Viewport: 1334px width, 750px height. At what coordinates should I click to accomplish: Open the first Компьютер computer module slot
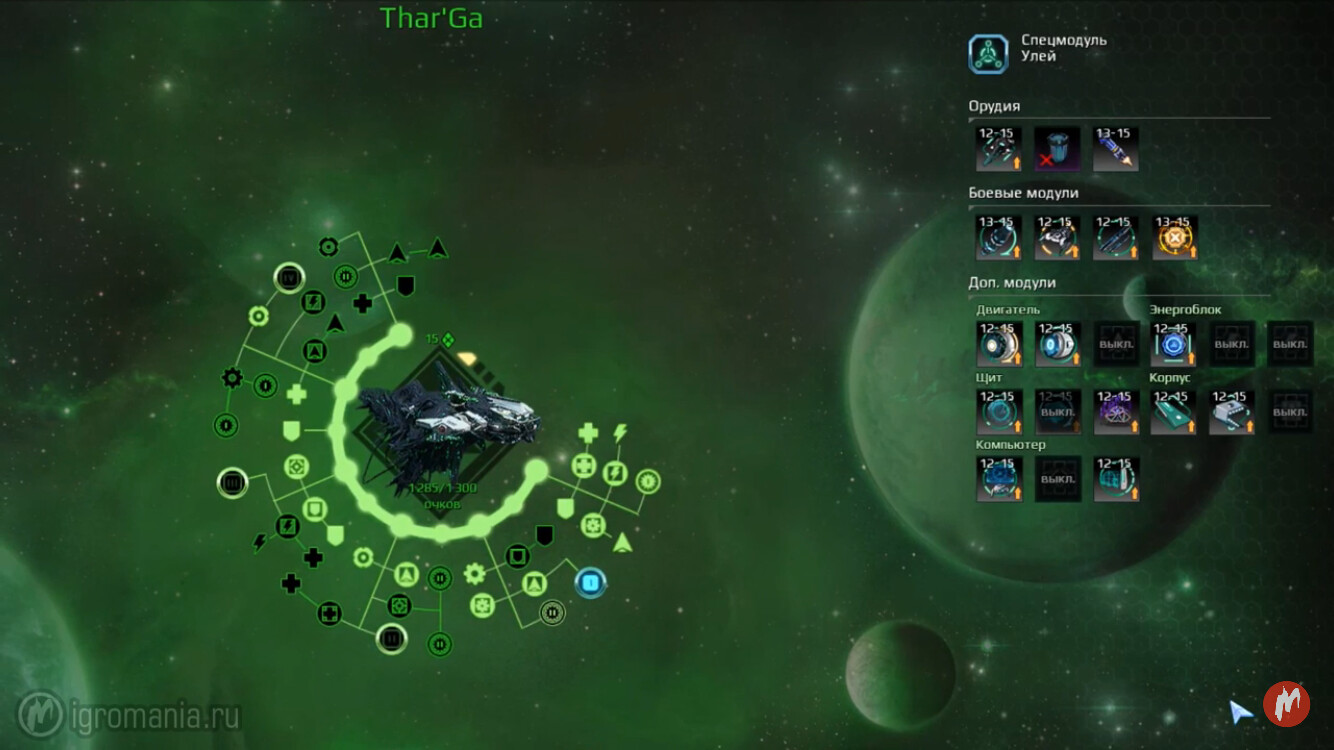tap(999, 478)
